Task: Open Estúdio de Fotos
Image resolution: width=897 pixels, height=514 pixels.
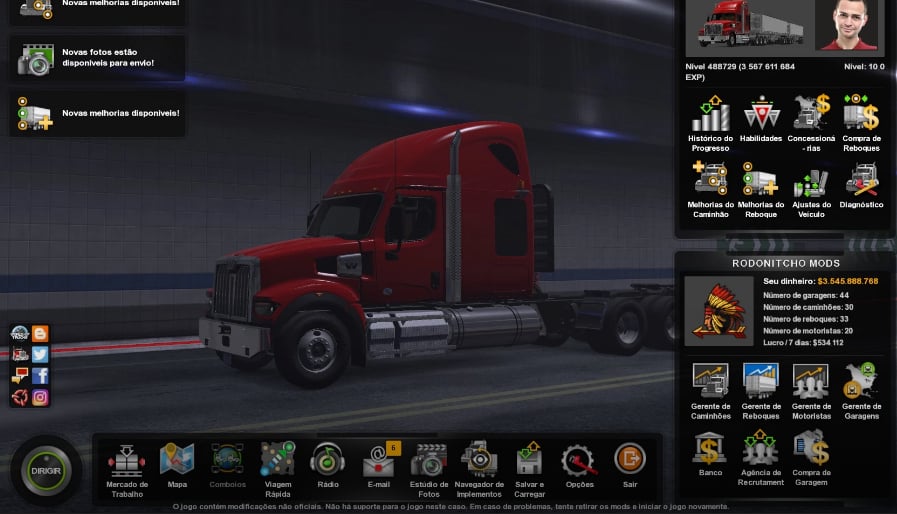Action: [429, 460]
